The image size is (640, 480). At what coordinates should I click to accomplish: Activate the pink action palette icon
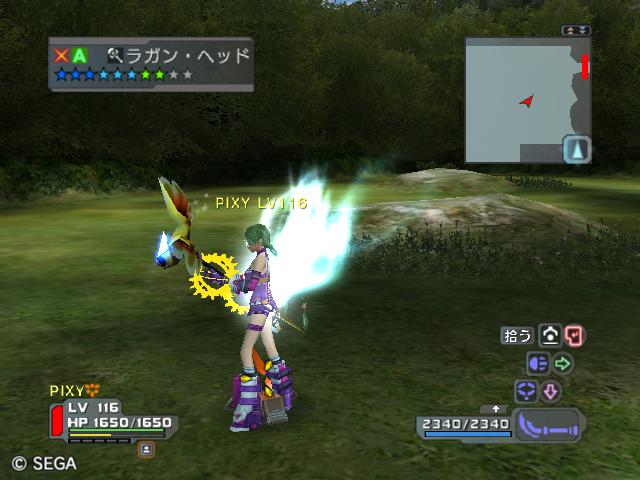coord(575,336)
